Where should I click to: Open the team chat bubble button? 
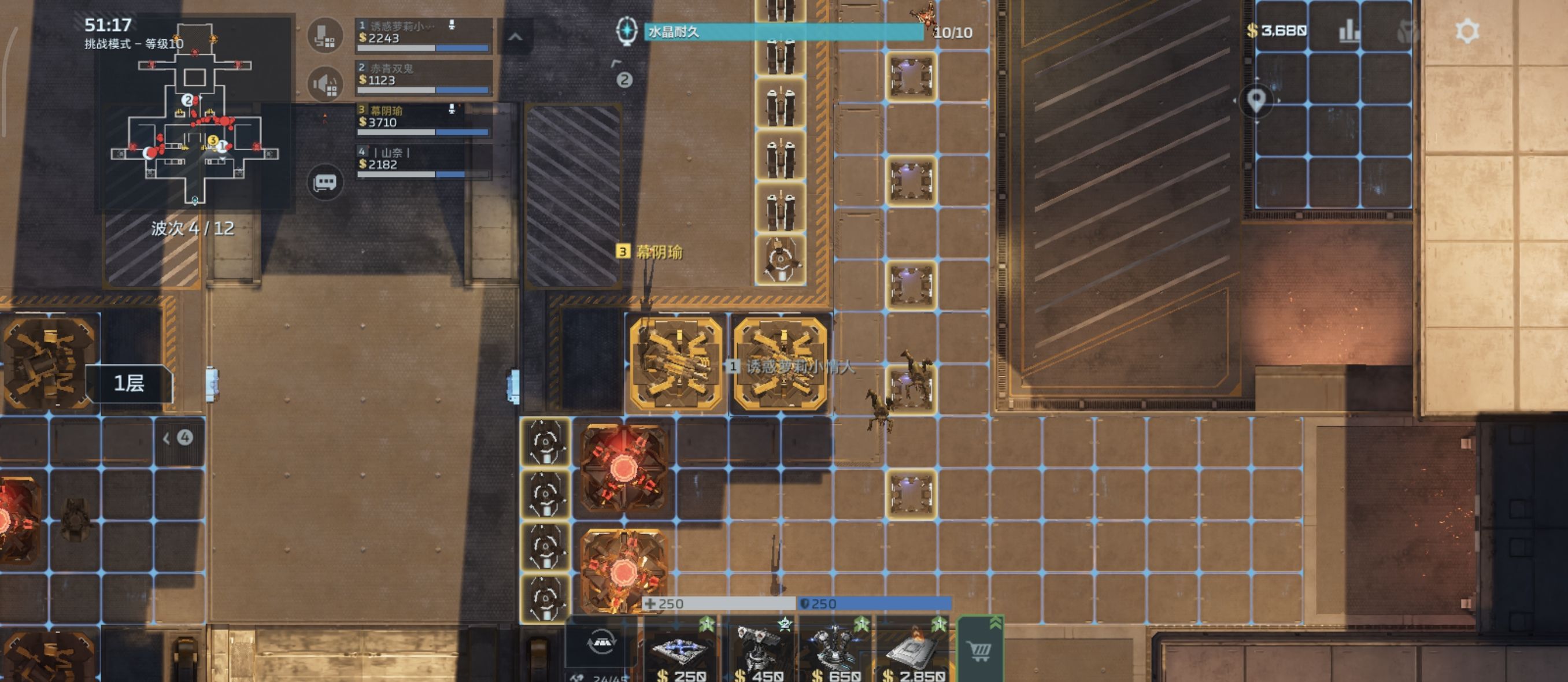[x=325, y=182]
